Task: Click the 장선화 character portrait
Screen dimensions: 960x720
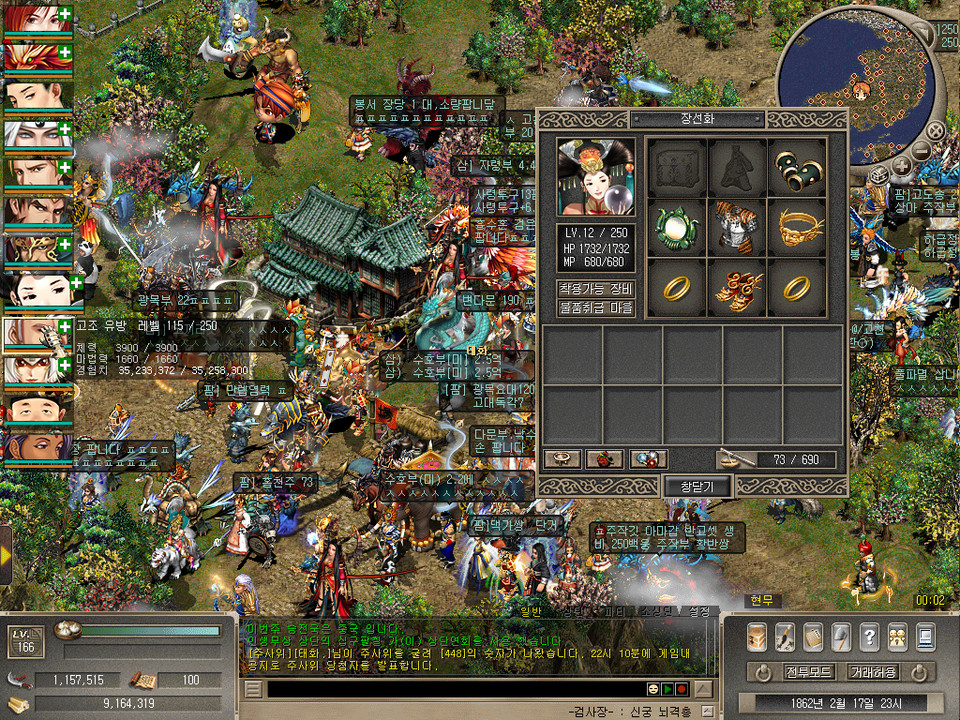Action: (x=596, y=177)
